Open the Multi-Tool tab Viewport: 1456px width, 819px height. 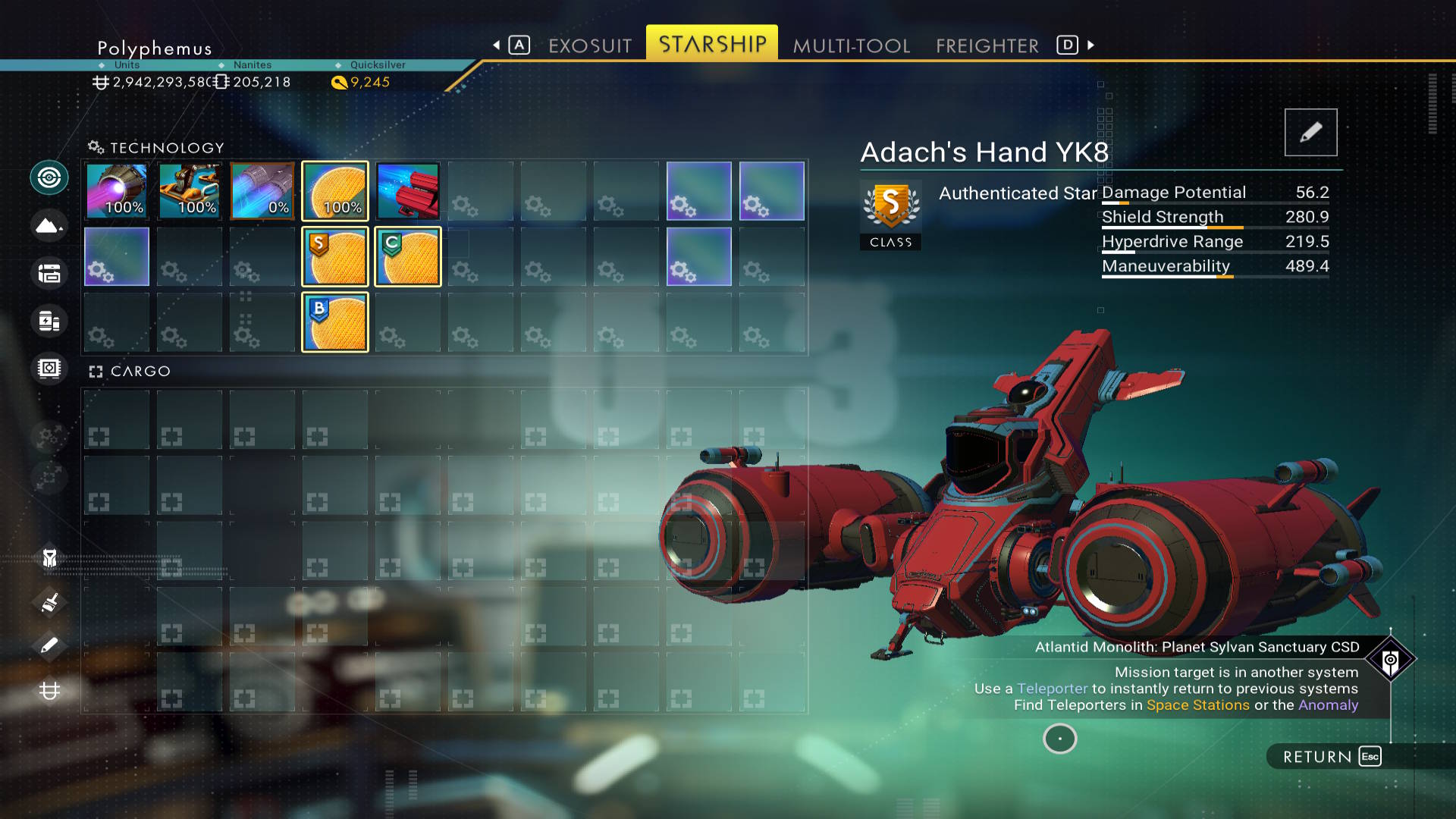click(x=851, y=45)
